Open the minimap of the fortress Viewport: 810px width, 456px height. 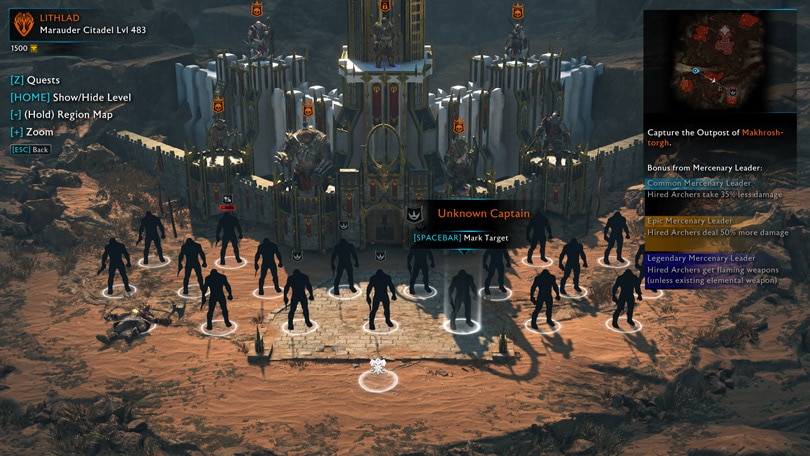719,66
